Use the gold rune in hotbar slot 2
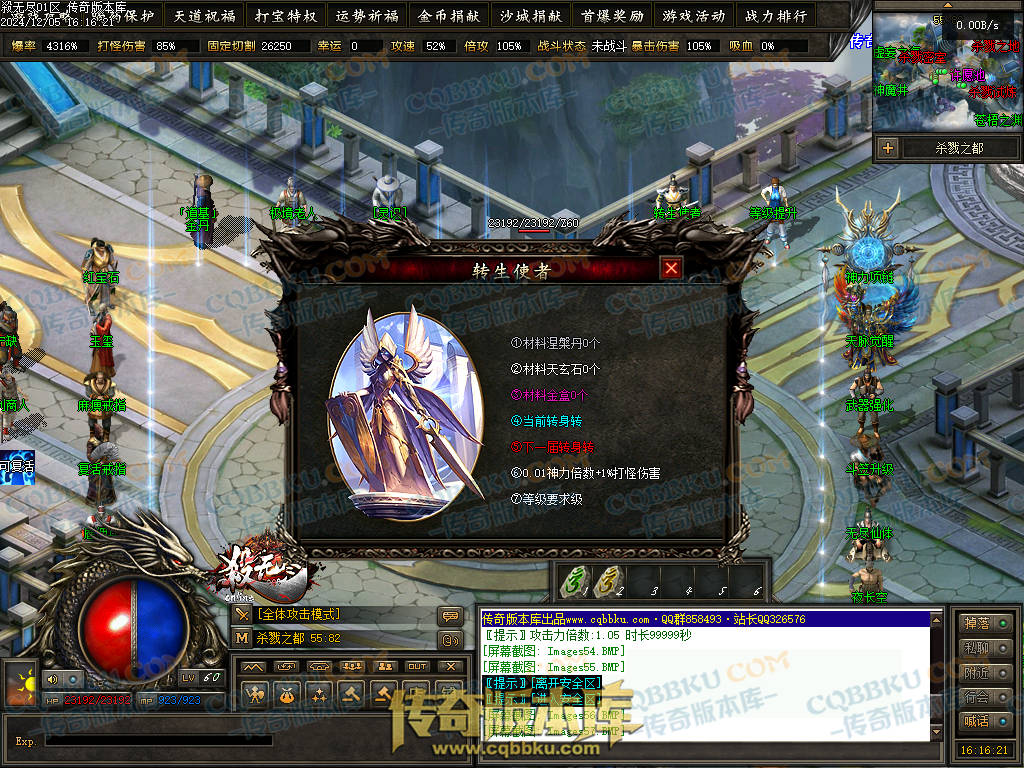The height and width of the screenshot is (768, 1024). point(606,581)
